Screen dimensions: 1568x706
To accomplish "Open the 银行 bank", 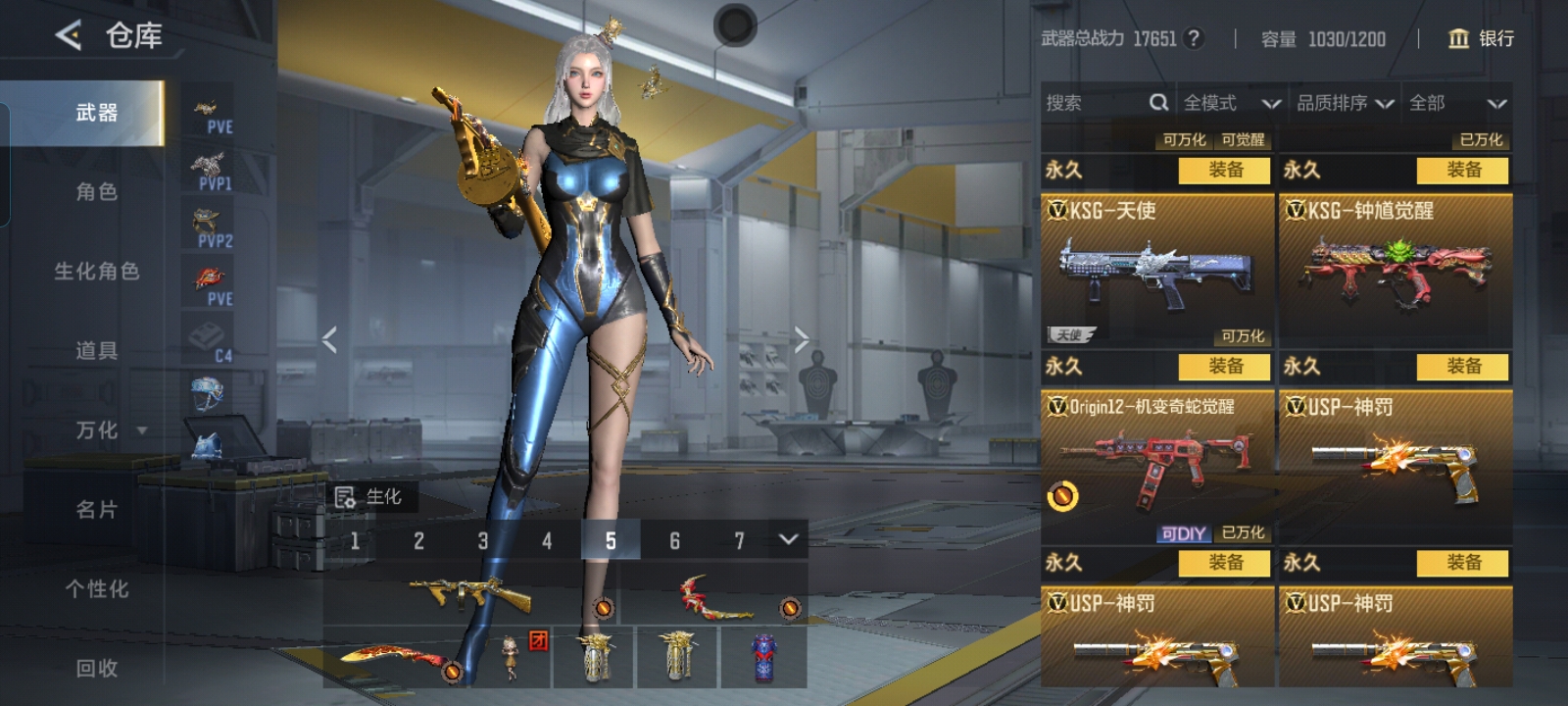I will [x=1481, y=38].
